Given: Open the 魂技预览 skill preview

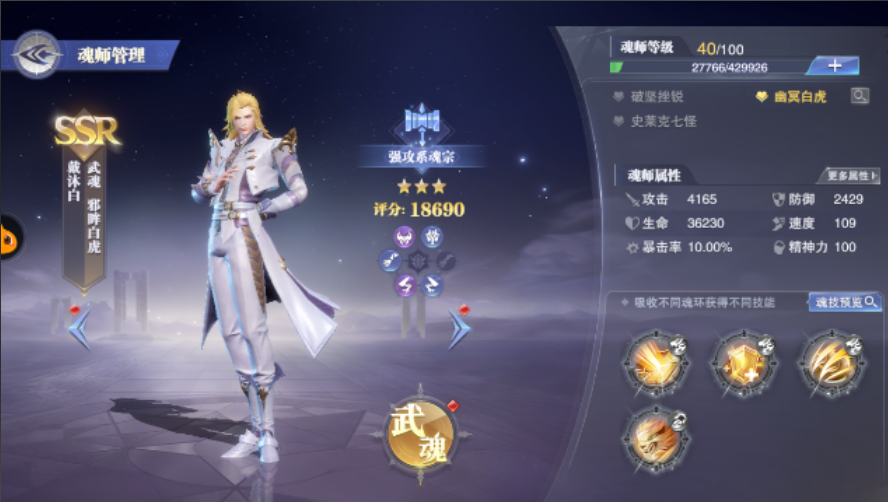Looking at the screenshot, I should point(844,302).
